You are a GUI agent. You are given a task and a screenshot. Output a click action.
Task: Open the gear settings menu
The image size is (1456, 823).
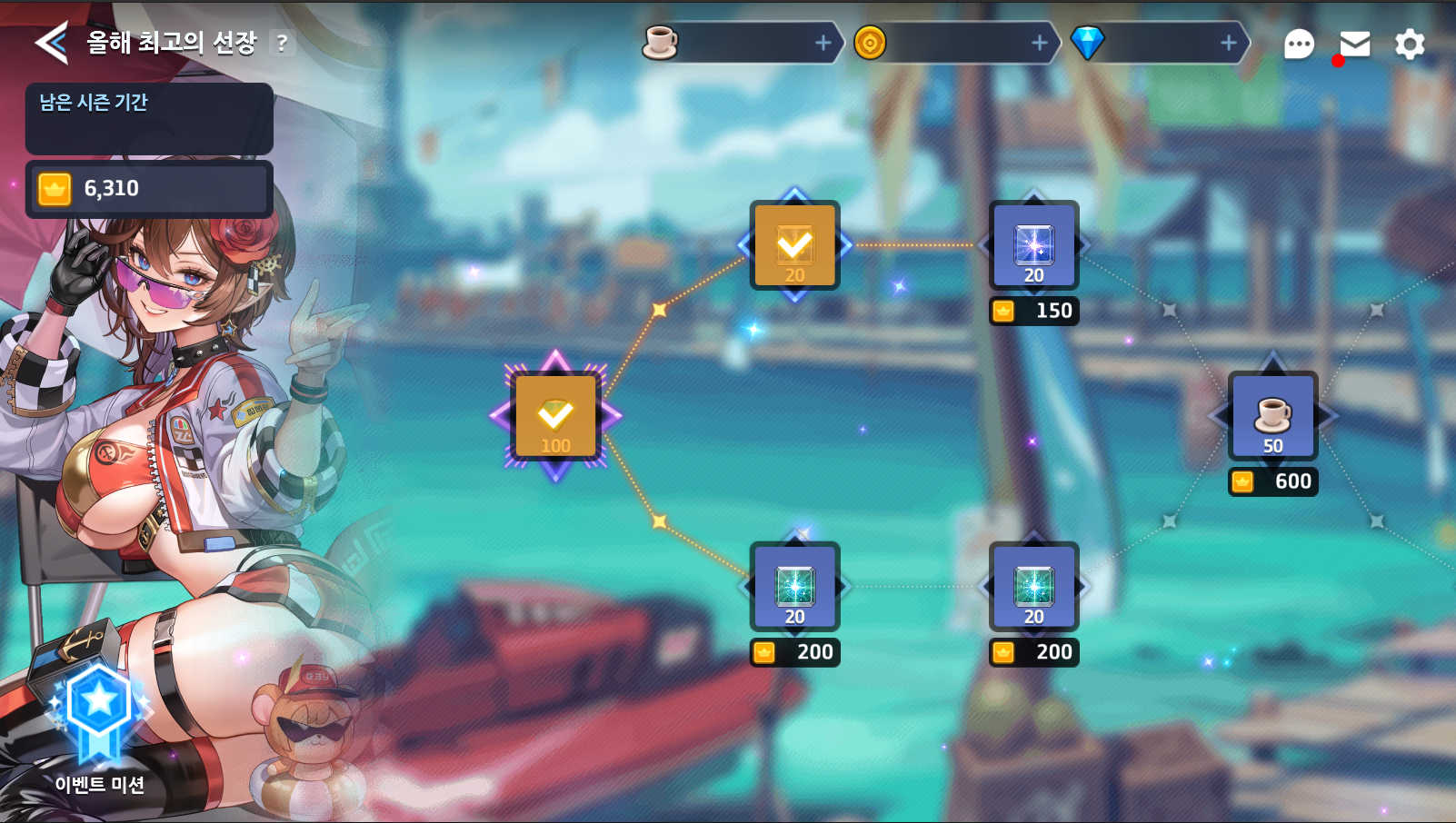[1410, 44]
